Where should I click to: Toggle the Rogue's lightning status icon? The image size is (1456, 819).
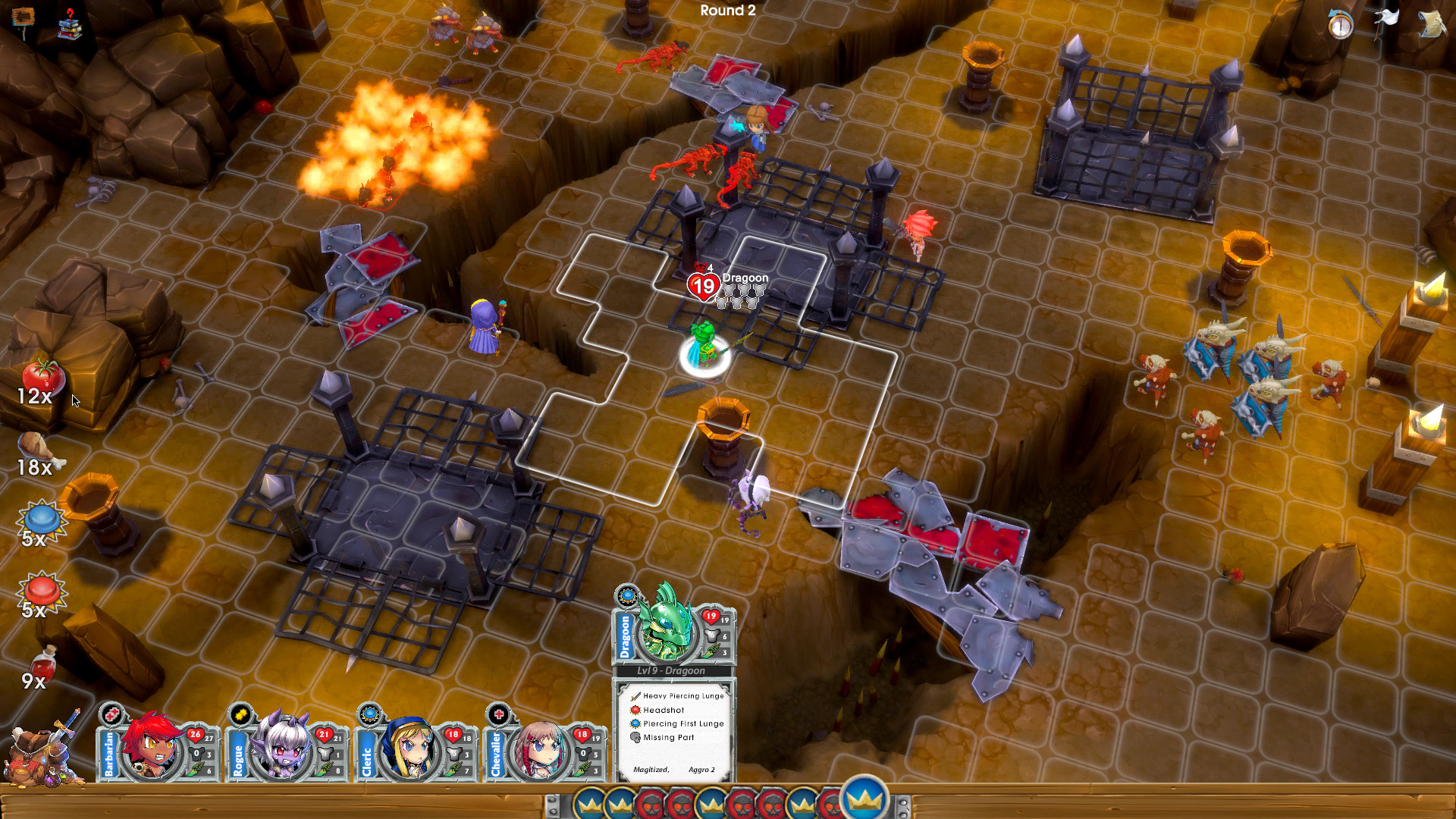240,714
